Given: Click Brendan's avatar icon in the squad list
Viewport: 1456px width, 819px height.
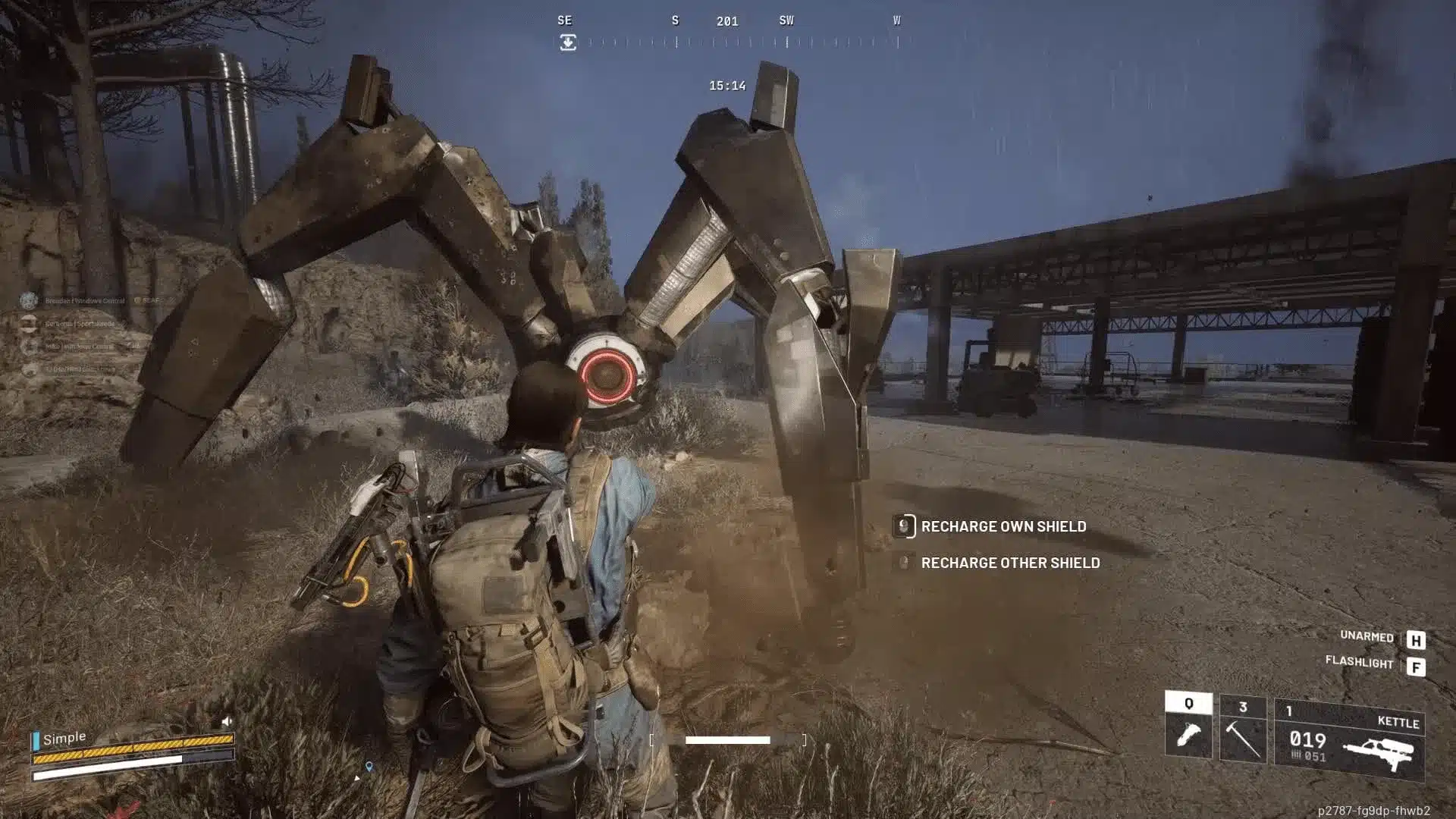Looking at the screenshot, I should pyautogui.click(x=28, y=300).
